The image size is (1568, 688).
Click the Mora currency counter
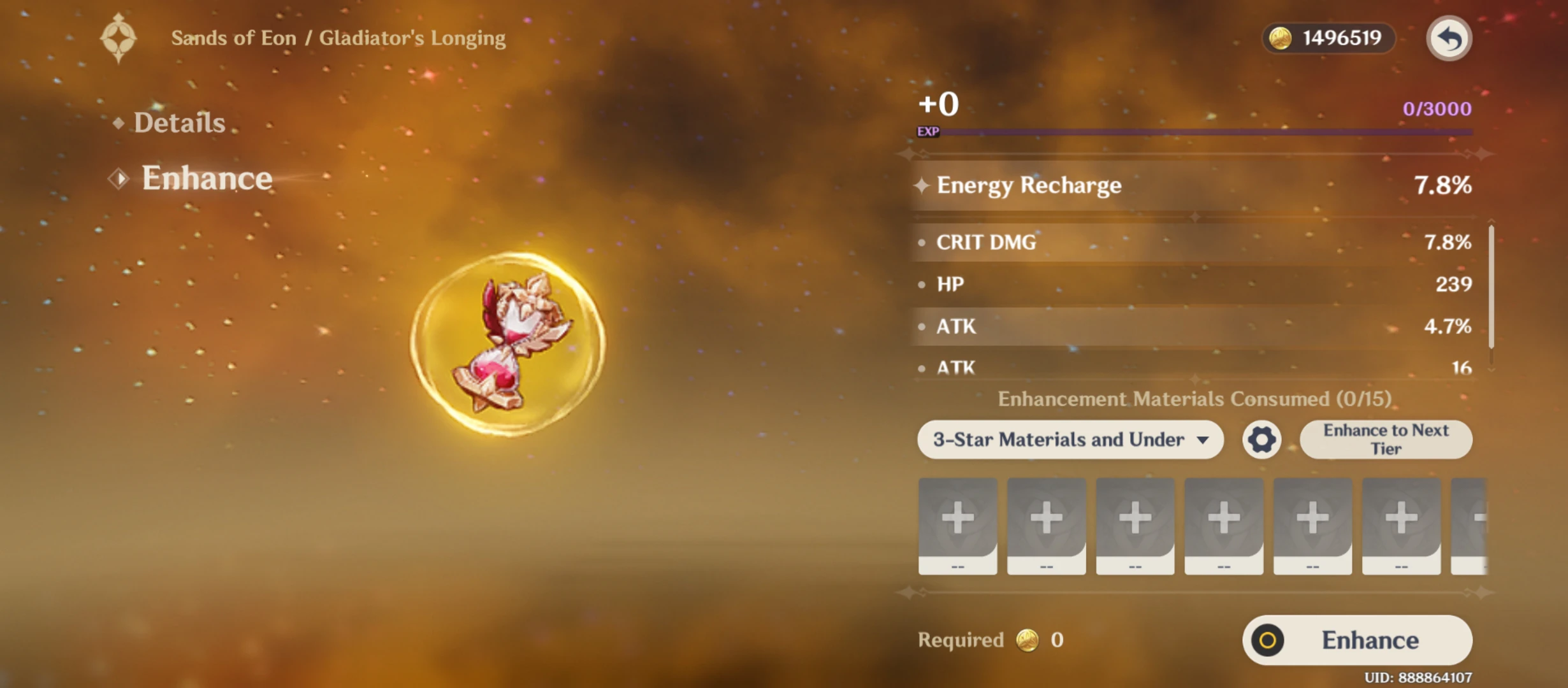pyautogui.click(x=1328, y=38)
